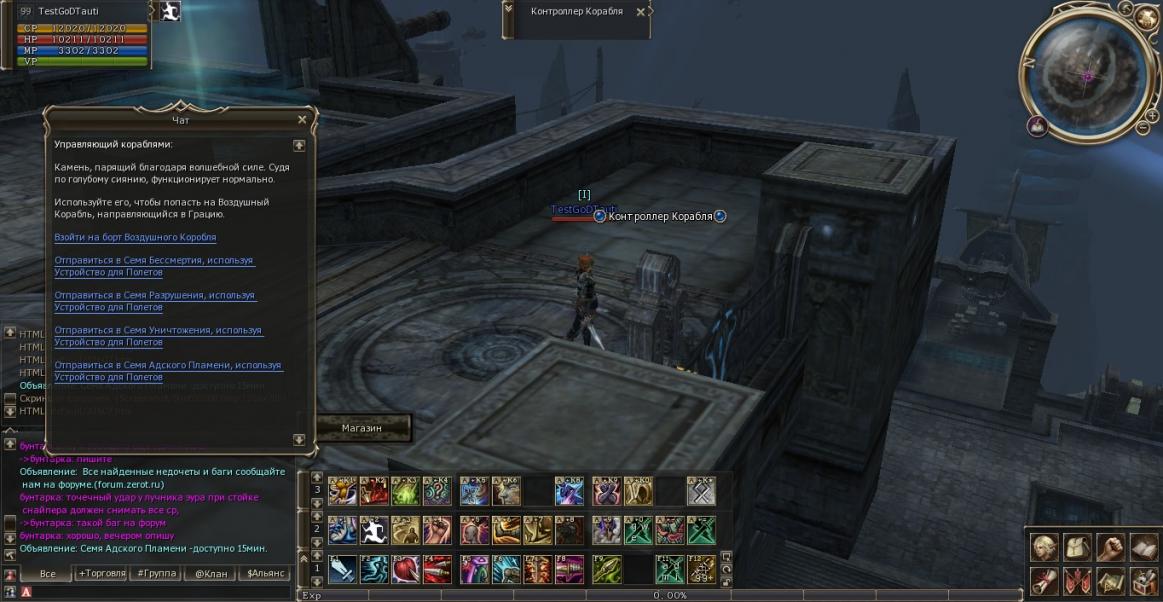The width and height of the screenshot is (1163, 602).
Task: Close the Чат dialog window
Action: pyautogui.click(x=302, y=120)
